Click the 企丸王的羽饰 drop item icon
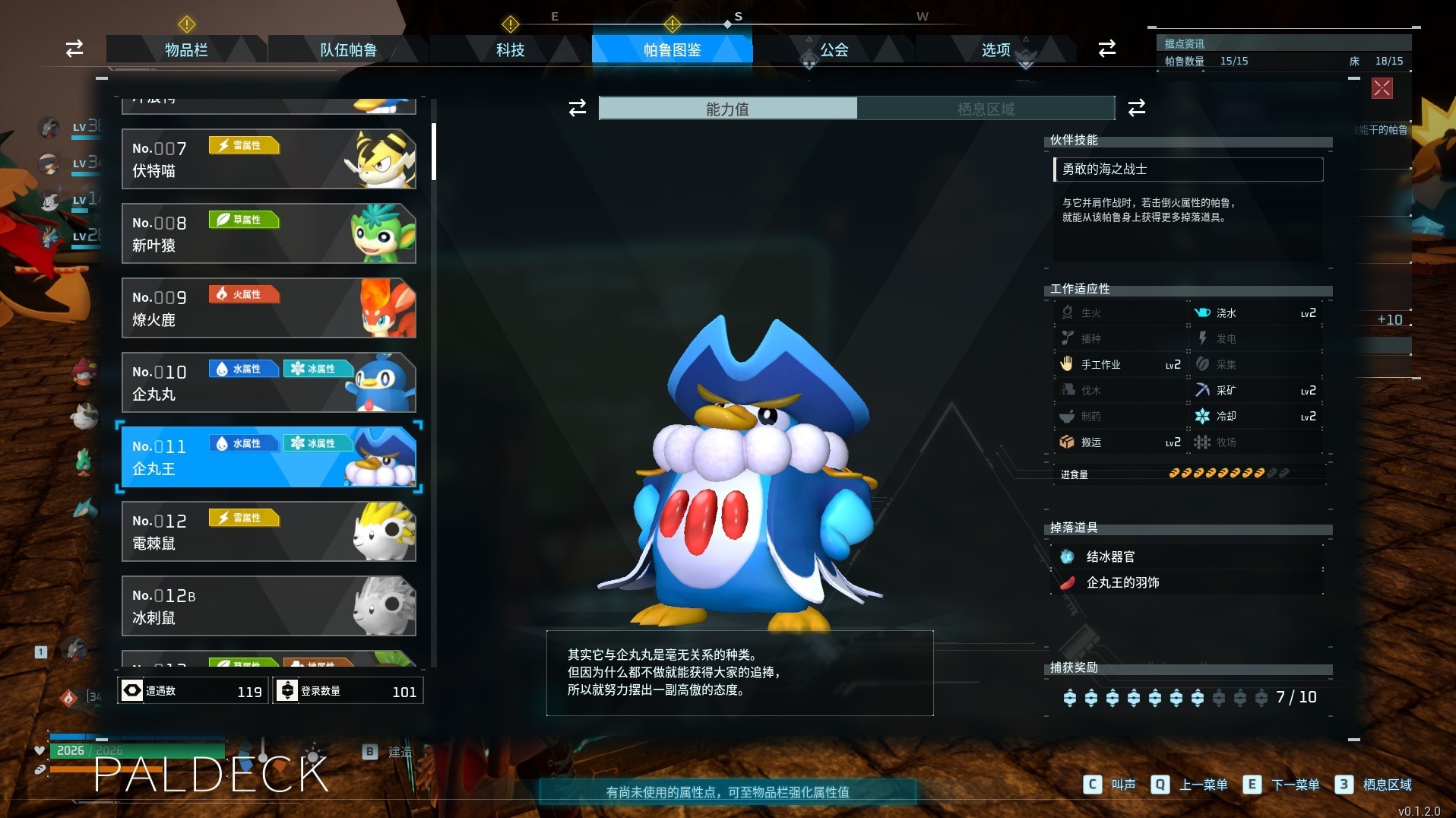1456x818 pixels. (1069, 583)
